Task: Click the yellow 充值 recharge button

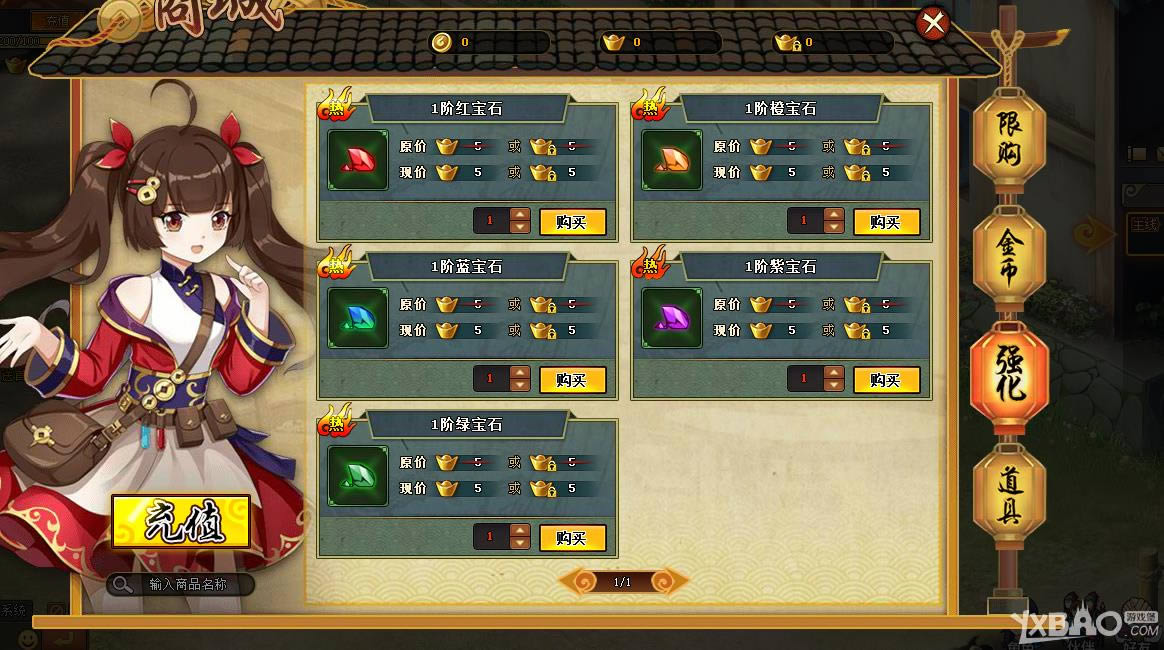Action: click(x=180, y=522)
